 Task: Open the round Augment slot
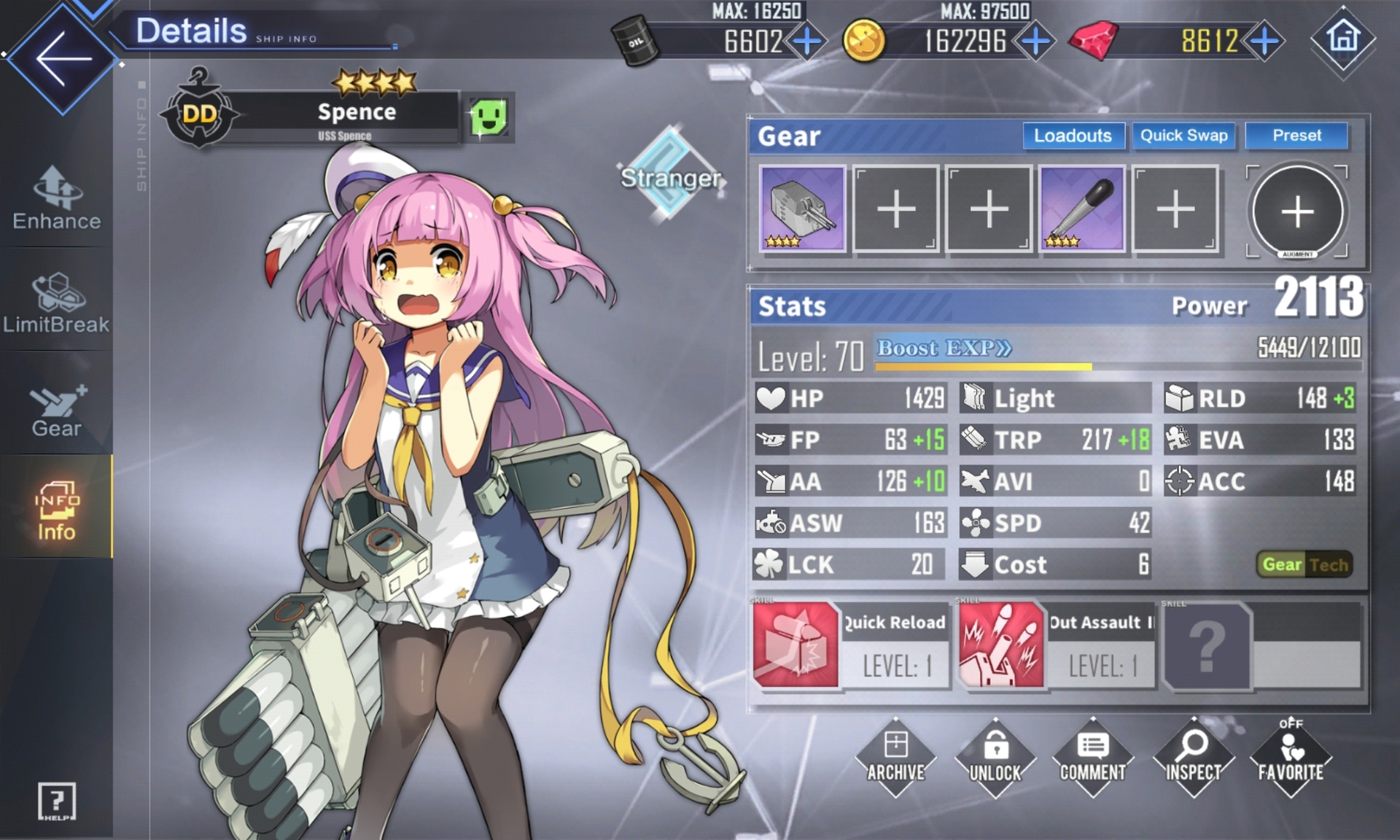pos(1297,211)
